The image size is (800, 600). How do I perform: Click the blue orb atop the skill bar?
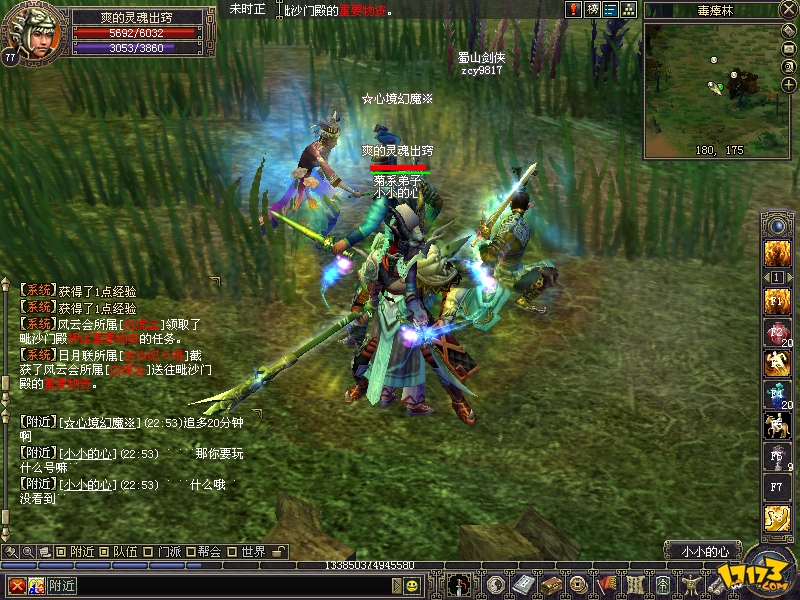777,226
